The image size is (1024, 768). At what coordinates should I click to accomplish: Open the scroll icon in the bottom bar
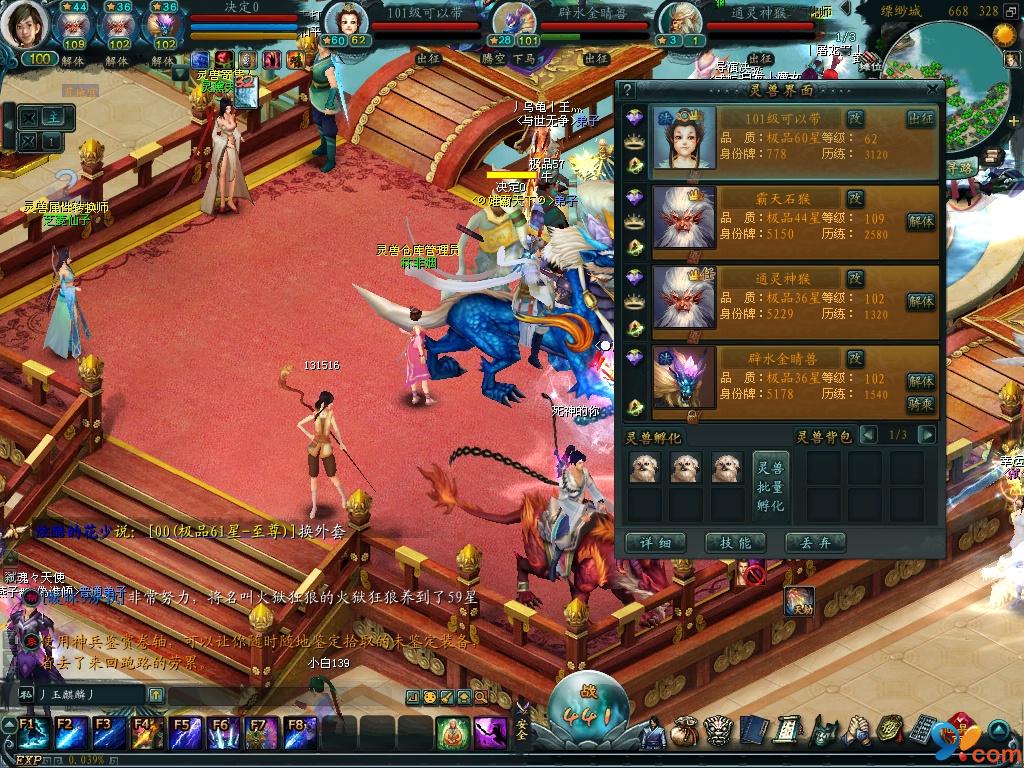785,733
